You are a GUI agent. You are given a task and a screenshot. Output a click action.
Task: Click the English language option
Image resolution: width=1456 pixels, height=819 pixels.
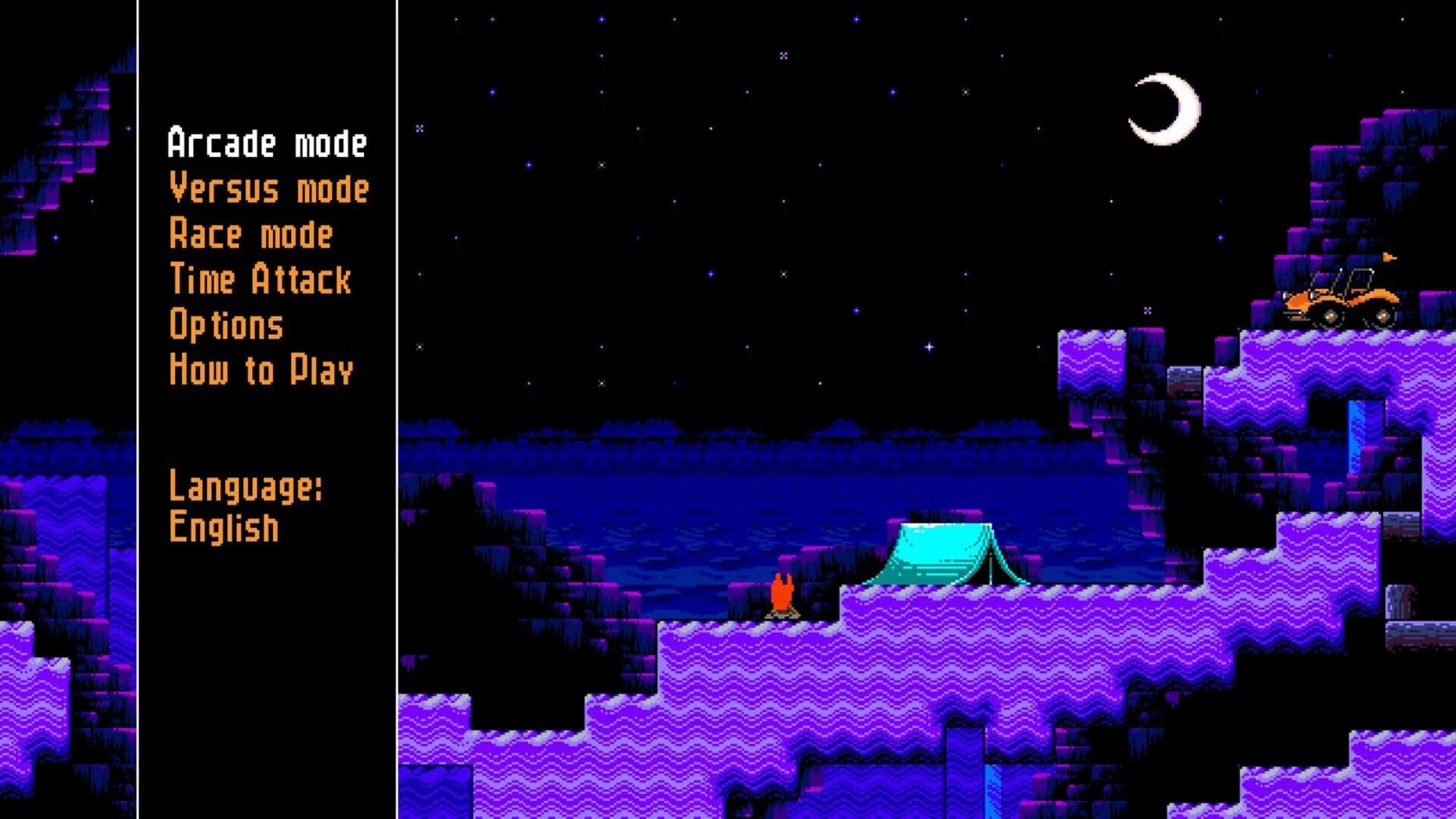224,526
